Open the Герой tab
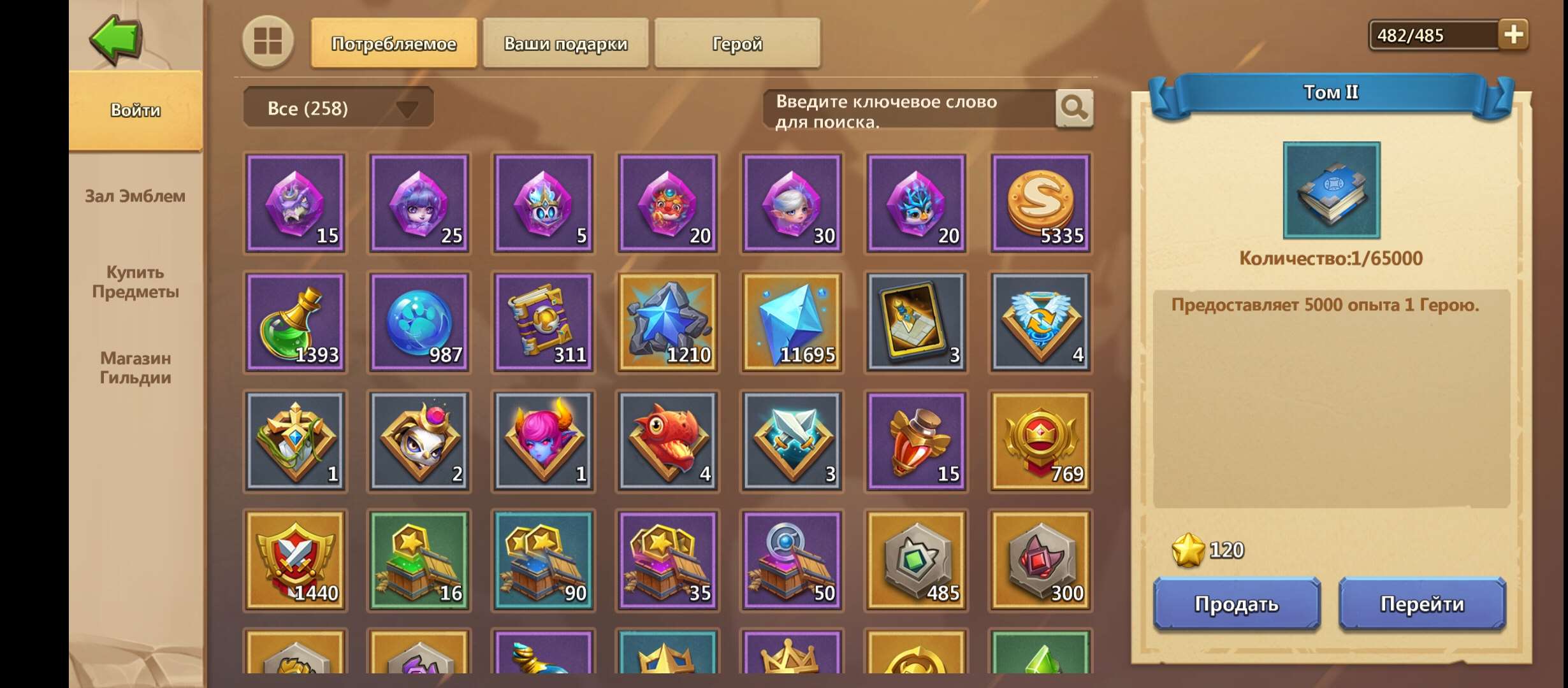1568x688 pixels. pyautogui.click(x=736, y=43)
